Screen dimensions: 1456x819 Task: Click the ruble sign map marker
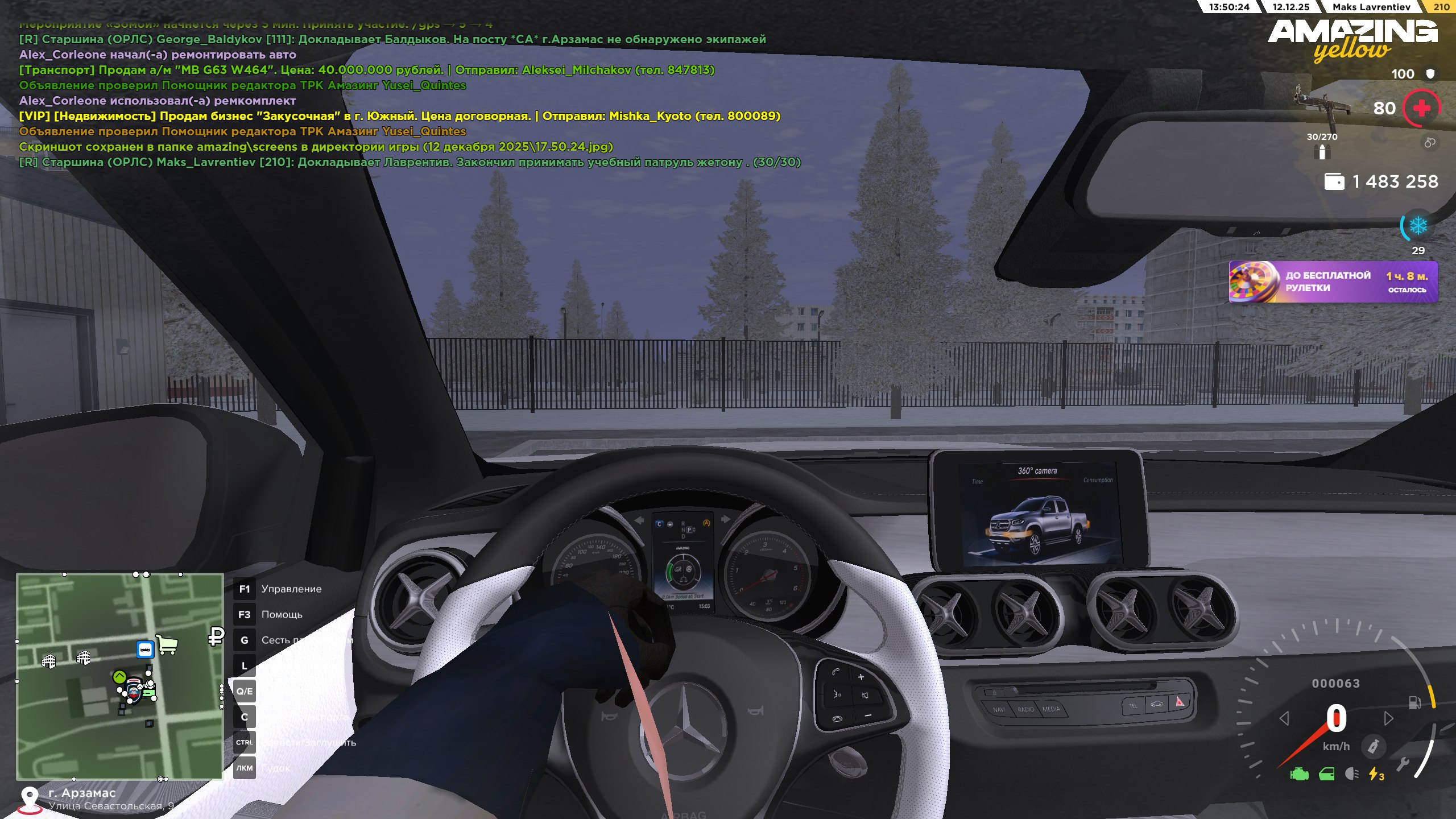pos(216,636)
